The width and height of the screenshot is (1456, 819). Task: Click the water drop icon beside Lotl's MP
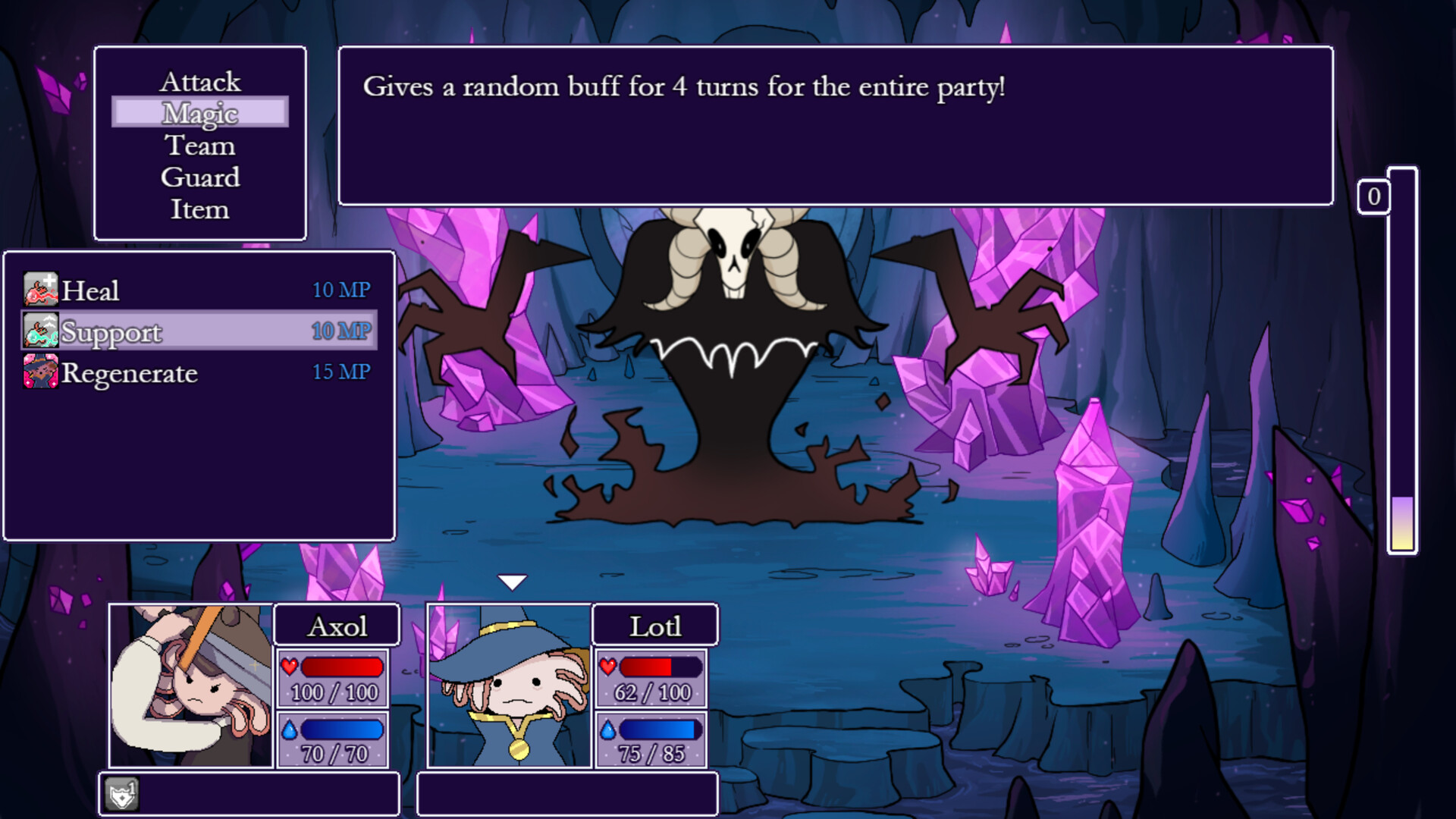pos(607,730)
